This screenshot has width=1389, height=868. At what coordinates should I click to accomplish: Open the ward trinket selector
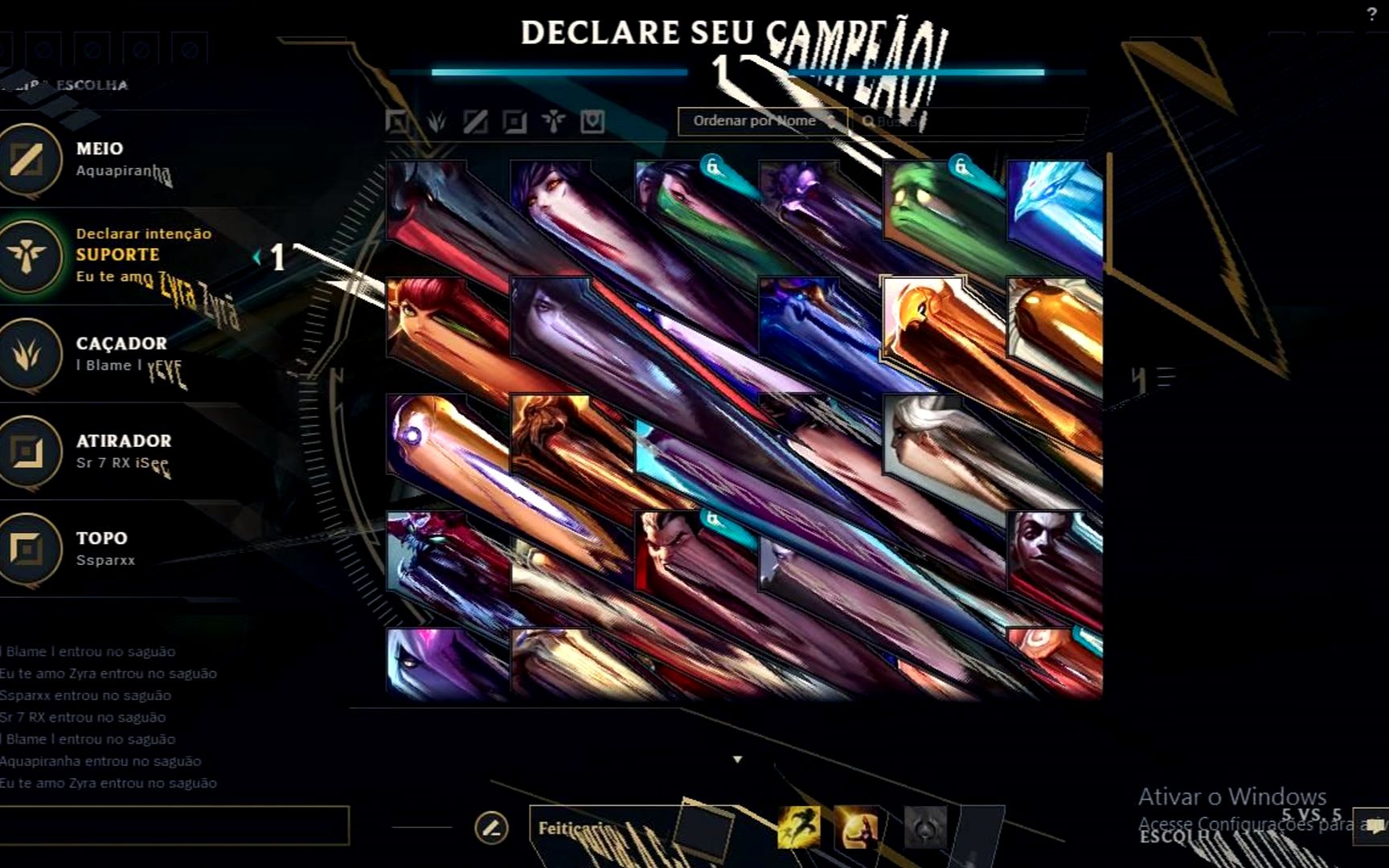925,827
